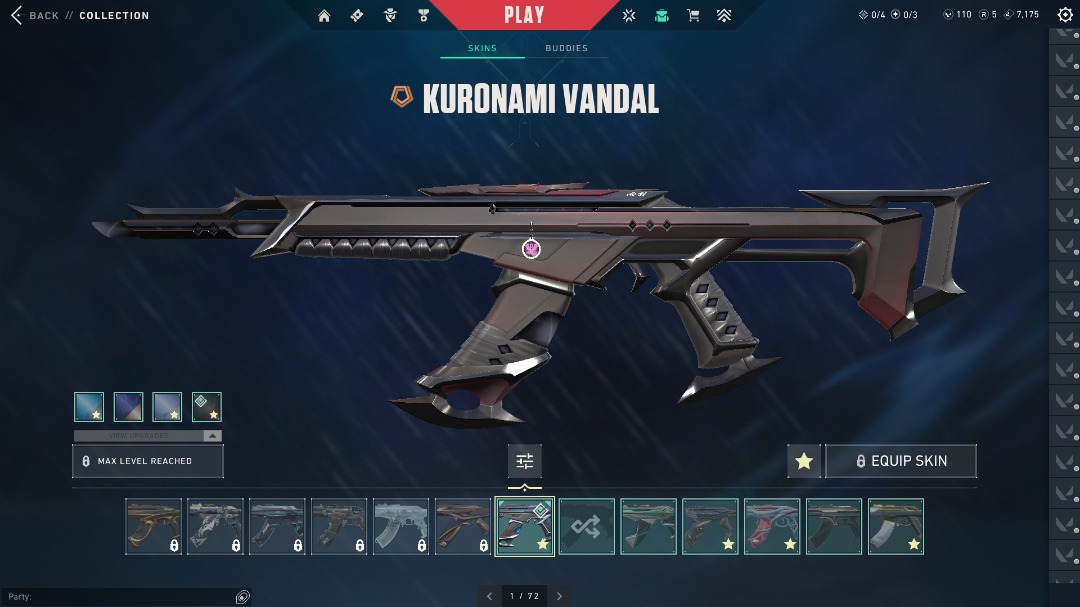Go to the next skin page

pyautogui.click(x=560, y=596)
